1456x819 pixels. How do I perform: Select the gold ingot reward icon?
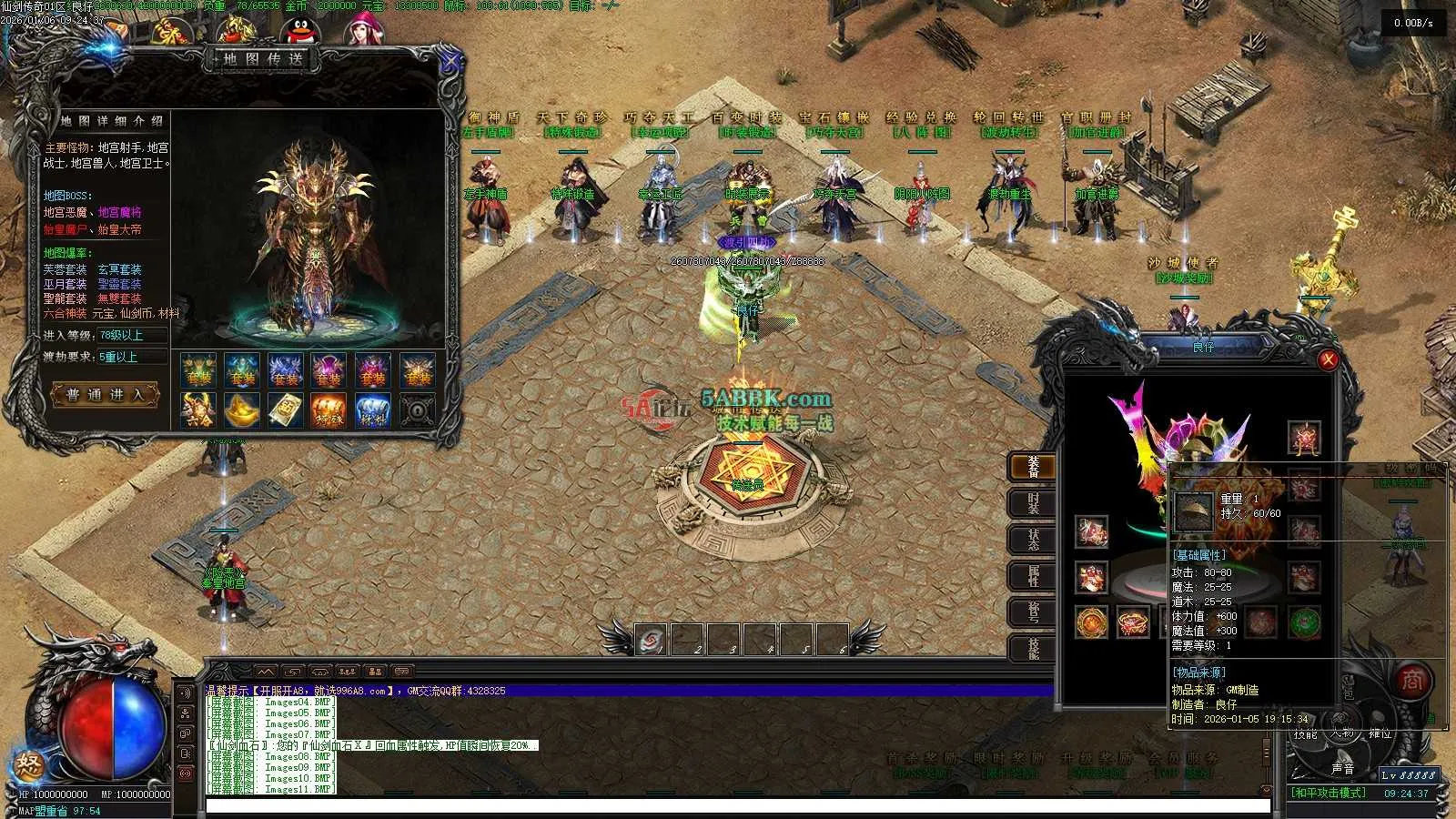[x=241, y=410]
